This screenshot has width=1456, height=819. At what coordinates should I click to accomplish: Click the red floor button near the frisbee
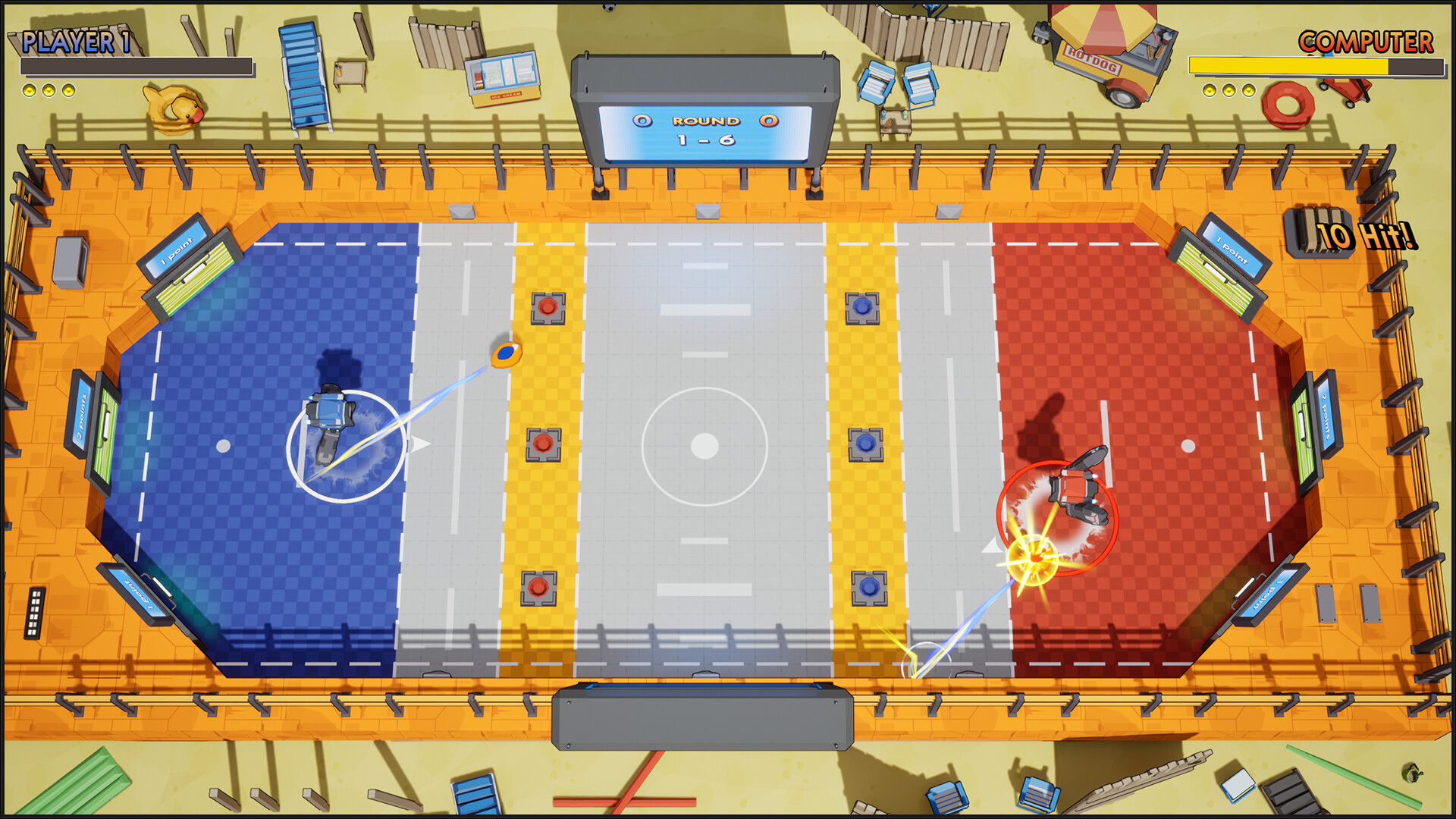click(x=548, y=306)
